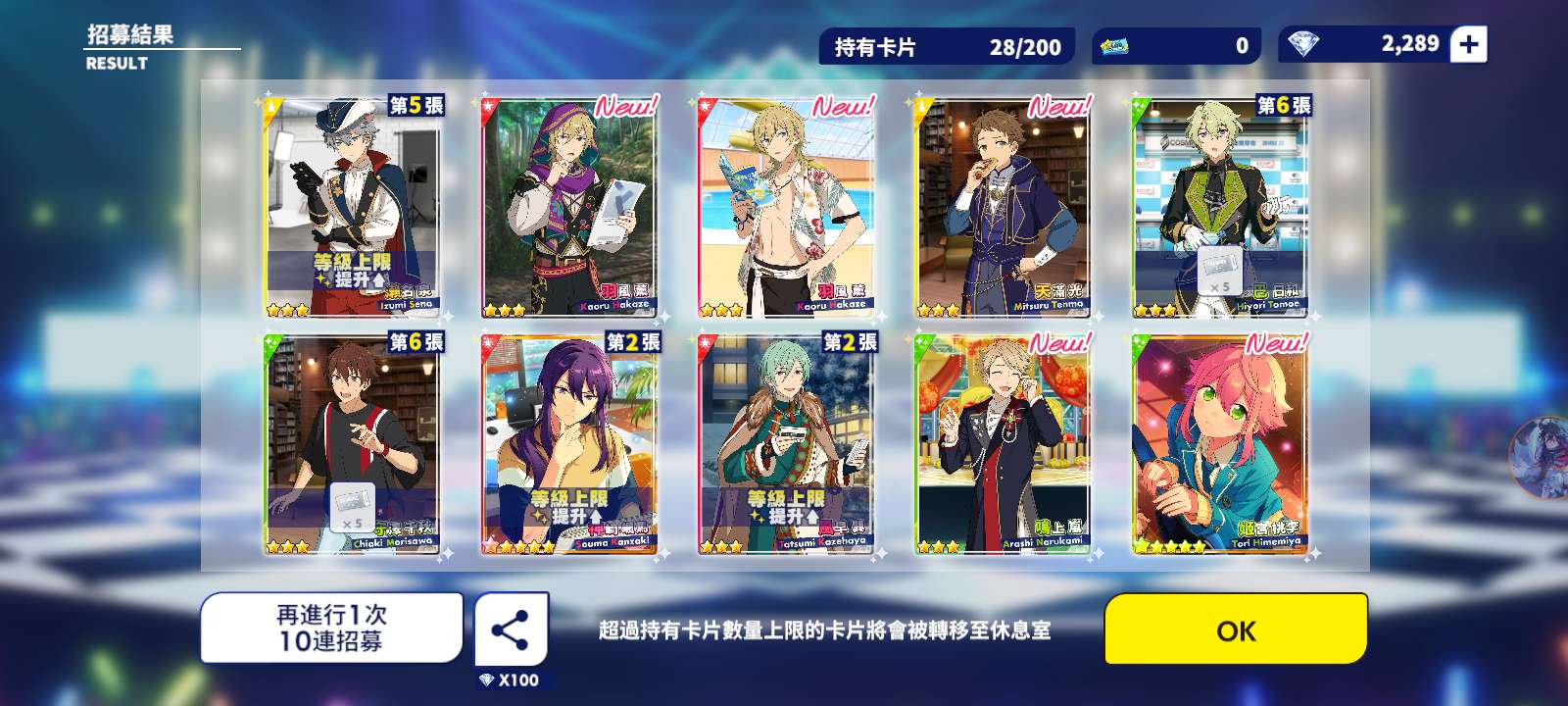The width and height of the screenshot is (1568, 706).
Task: Select the beach Kaoru Hakaze card
Action: point(786,207)
